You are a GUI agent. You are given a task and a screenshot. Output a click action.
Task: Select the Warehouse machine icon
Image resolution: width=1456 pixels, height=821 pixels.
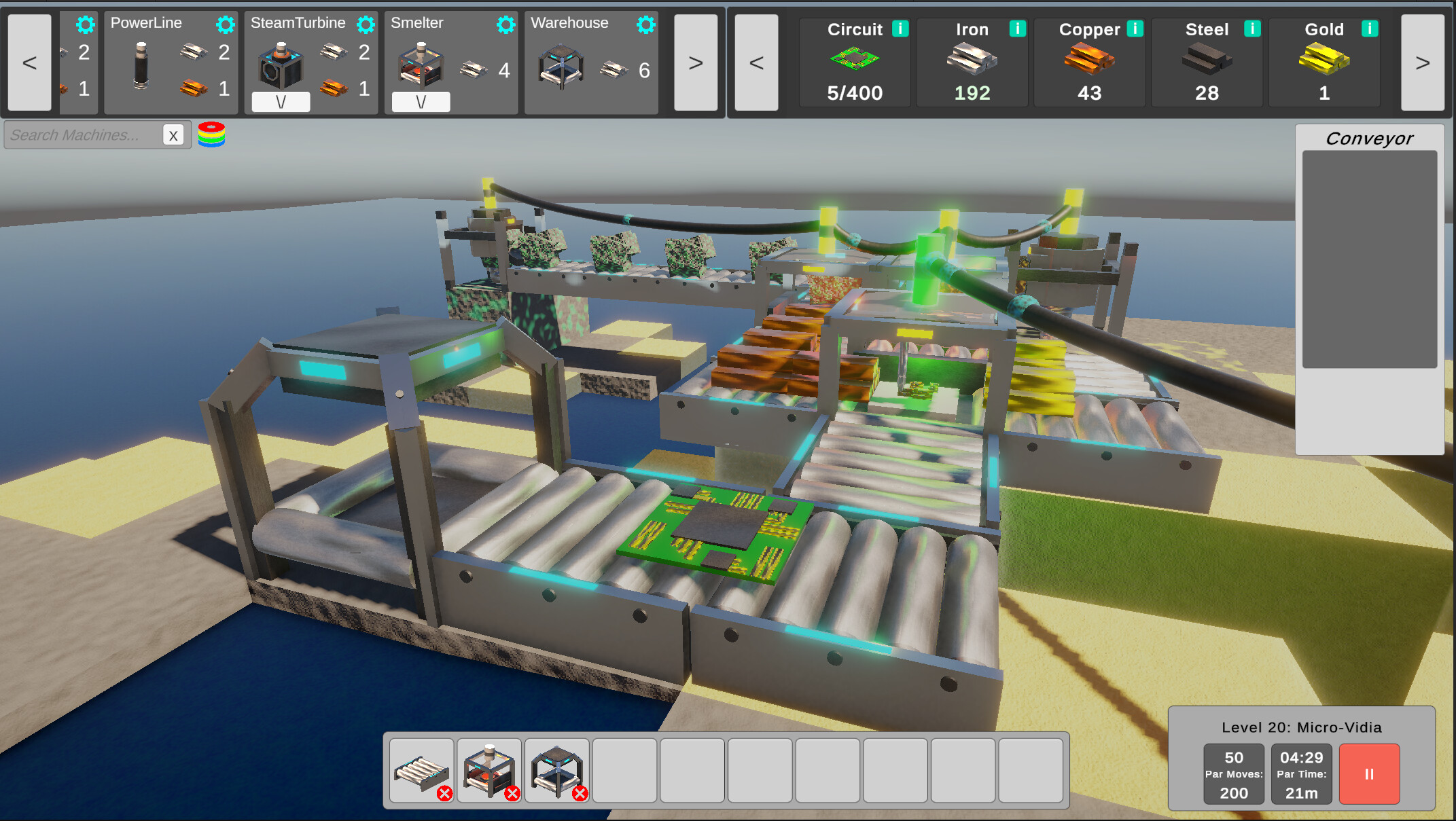(561, 65)
